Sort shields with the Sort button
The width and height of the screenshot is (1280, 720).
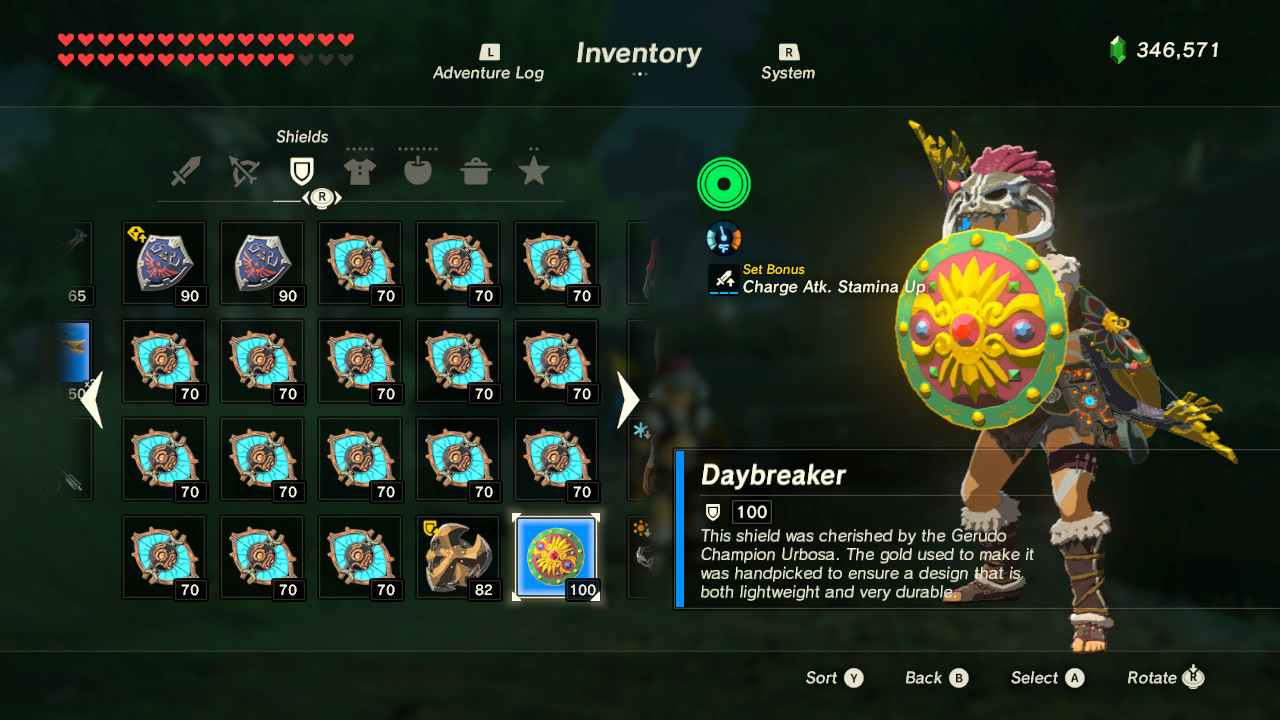coord(833,677)
